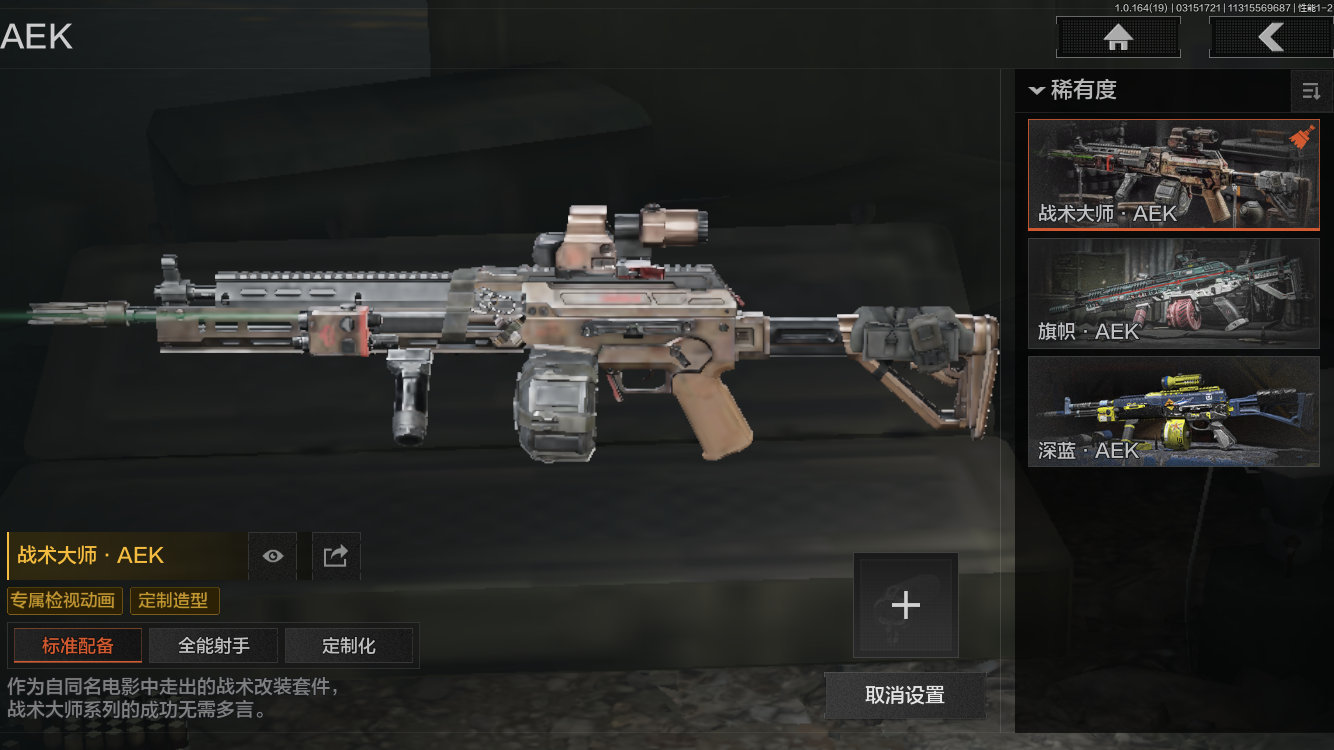This screenshot has height=750, width=1334.
Task: Preview skin with the eye icon
Action: pyautogui.click(x=272, y=556)
